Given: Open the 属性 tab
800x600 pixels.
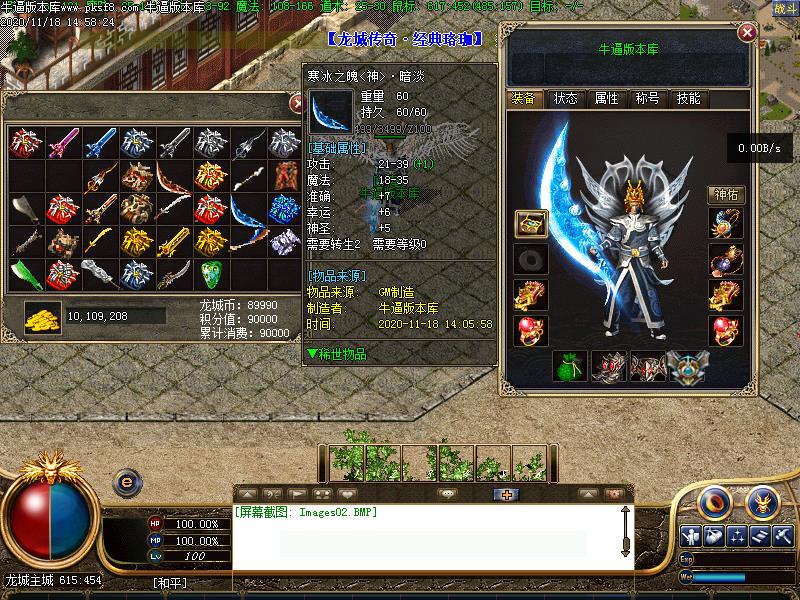Looking at the screenshot, I should tap(606, 98).
